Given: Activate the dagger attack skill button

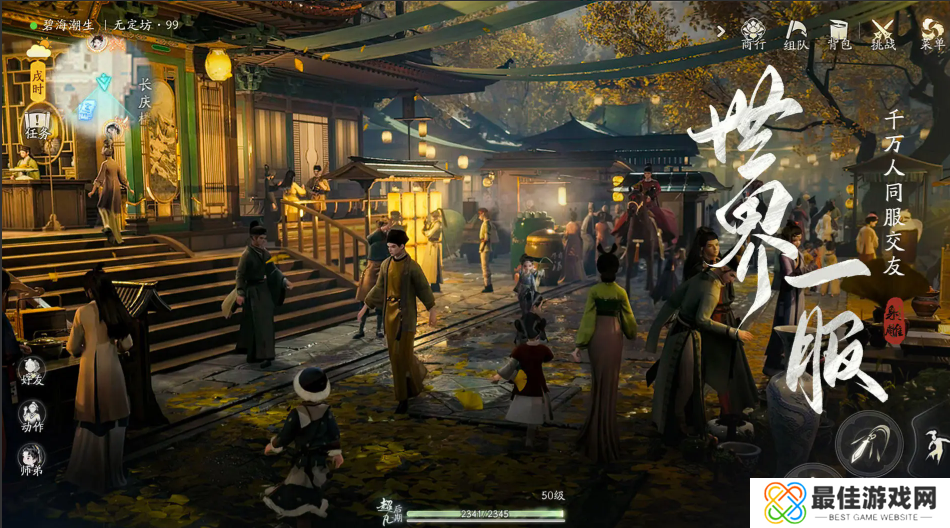Looking at the screenshot, I should (867, 443).
